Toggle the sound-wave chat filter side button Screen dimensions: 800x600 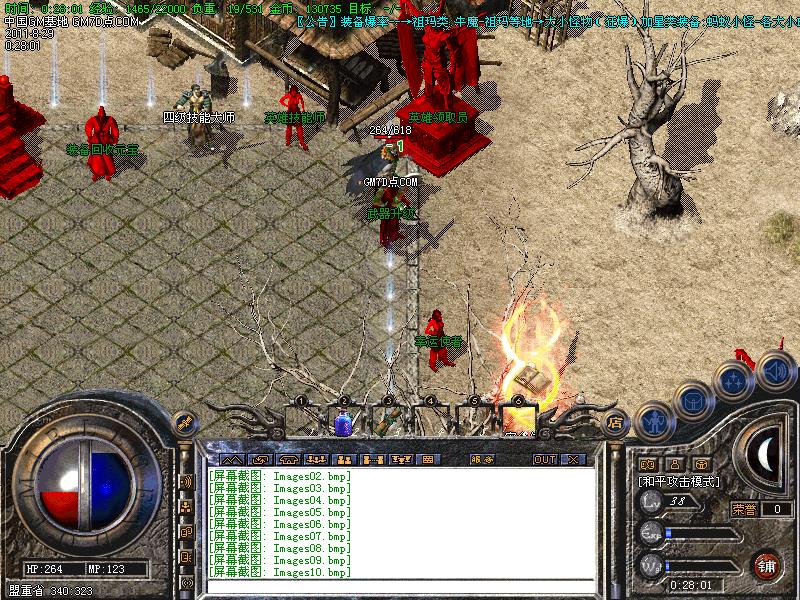186,482
